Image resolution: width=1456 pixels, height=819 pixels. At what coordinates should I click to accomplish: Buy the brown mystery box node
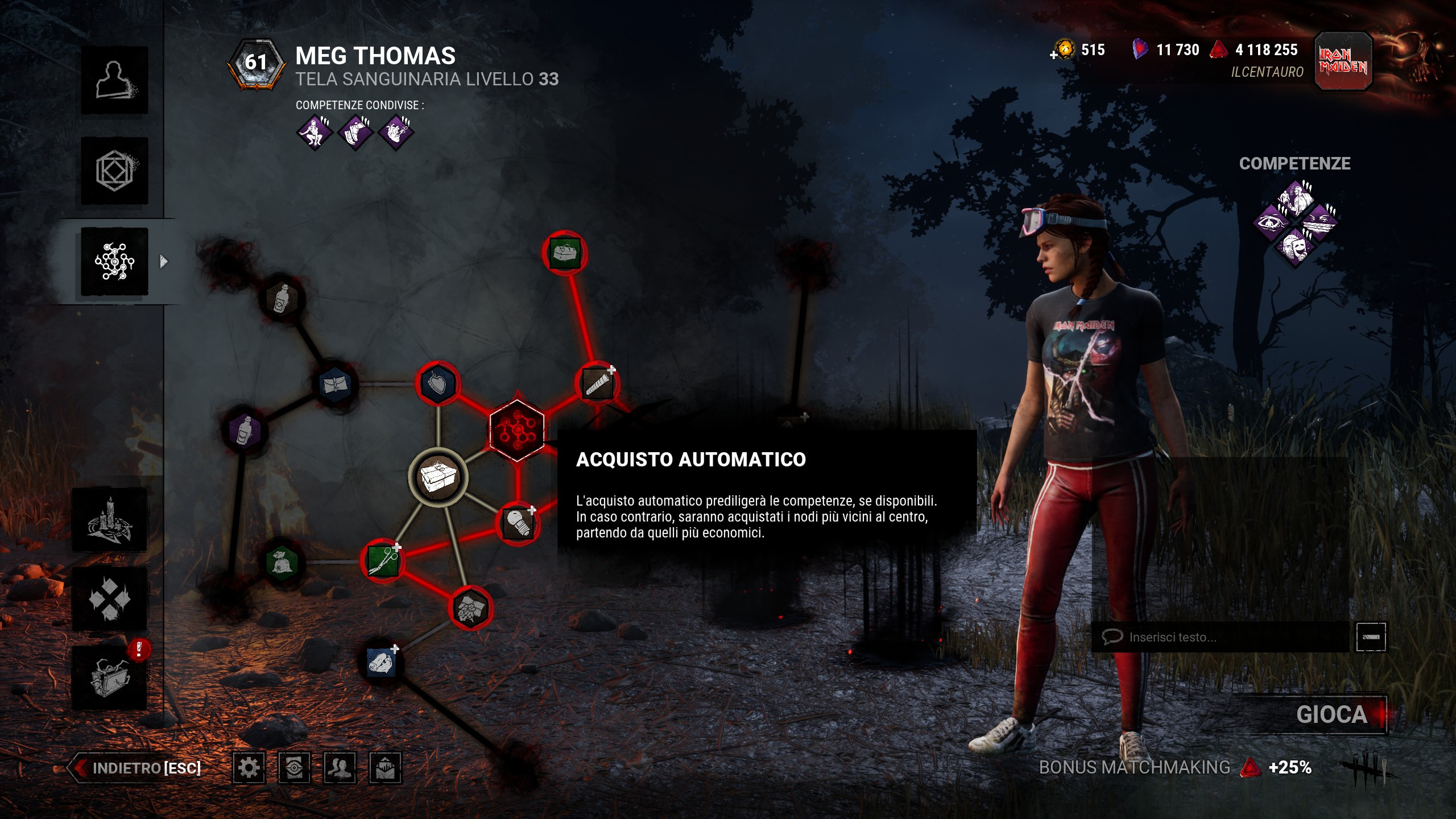pyautogui.click(x=438, y=477)
